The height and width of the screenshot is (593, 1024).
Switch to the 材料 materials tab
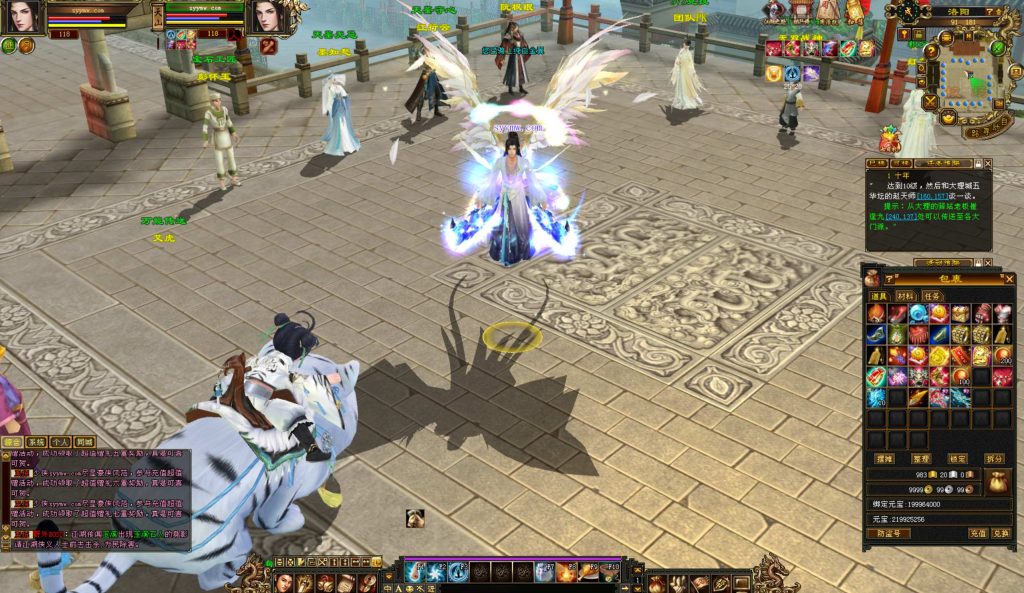906,296
